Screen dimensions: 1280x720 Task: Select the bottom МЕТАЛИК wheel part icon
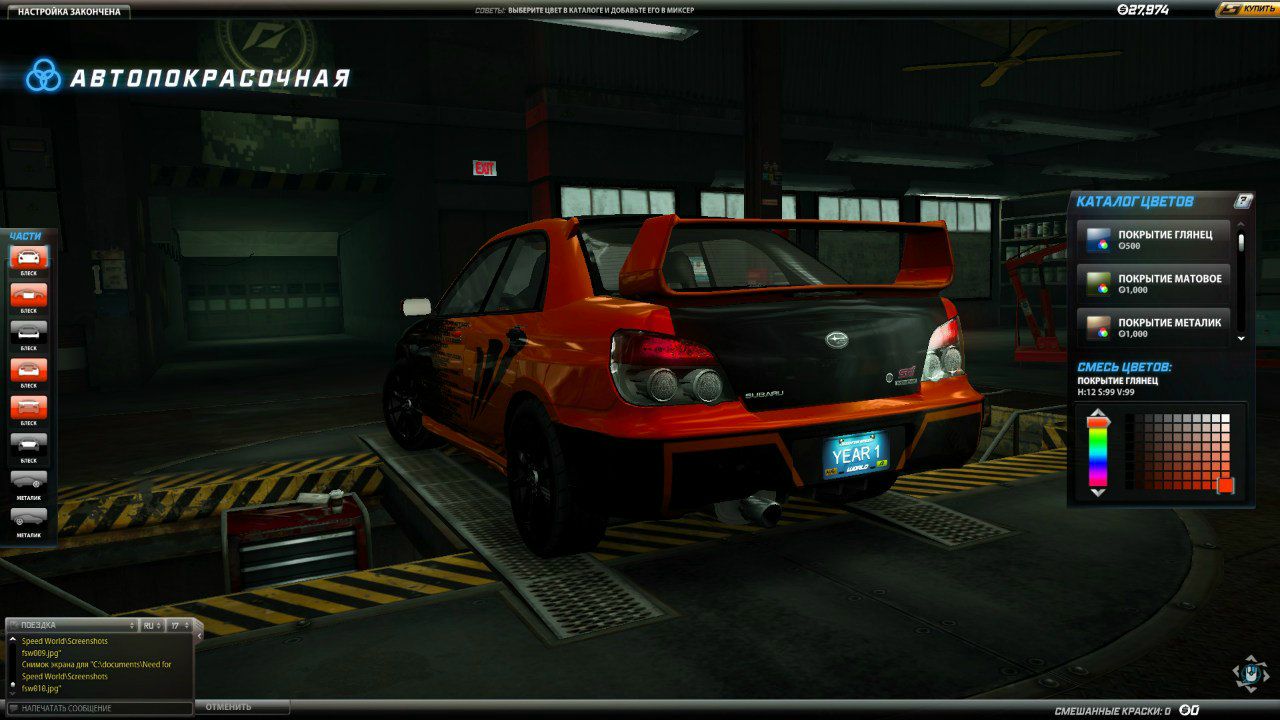pyautogui.click(x=28, y=516)
